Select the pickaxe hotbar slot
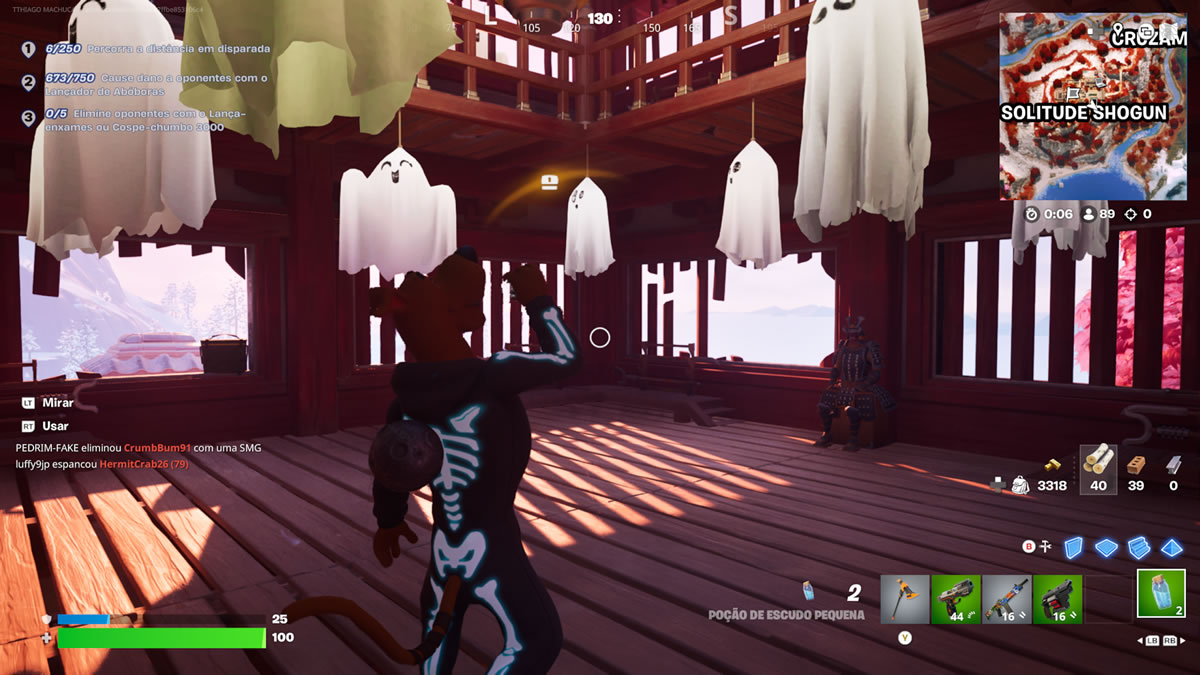Viewport: 1200px width, 675px height. tap(905, 599)
